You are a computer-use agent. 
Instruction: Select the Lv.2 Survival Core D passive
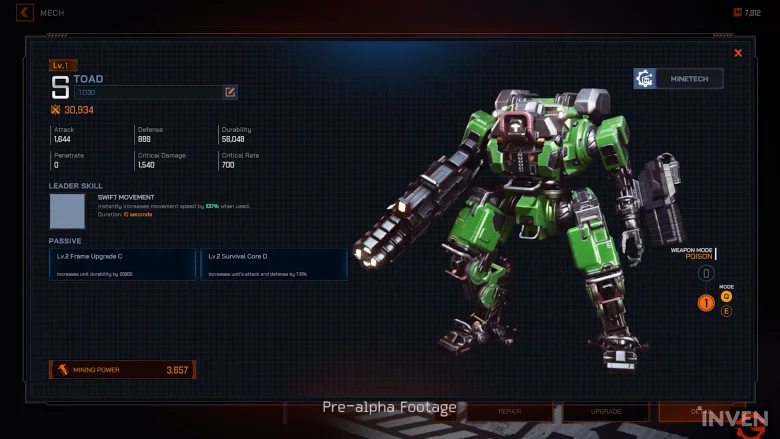(274, 264)
